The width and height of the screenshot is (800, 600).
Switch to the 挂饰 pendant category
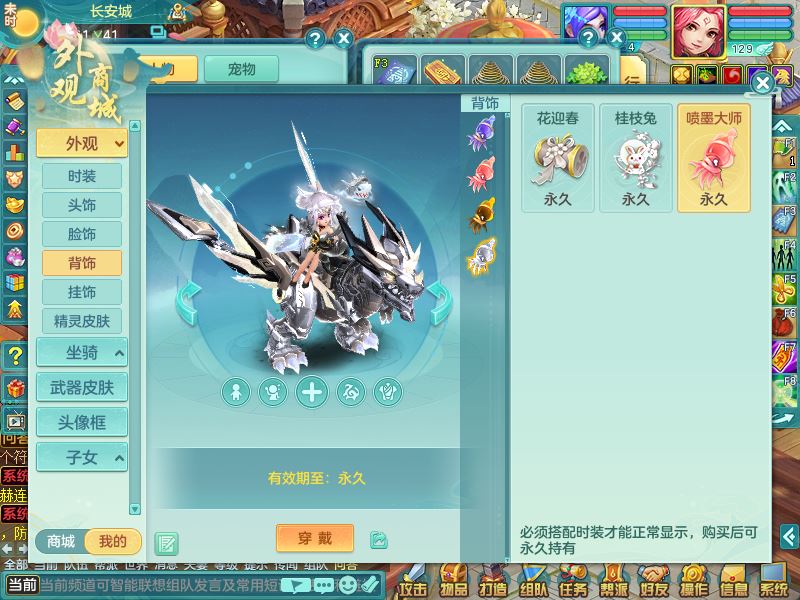pos(82,292)
